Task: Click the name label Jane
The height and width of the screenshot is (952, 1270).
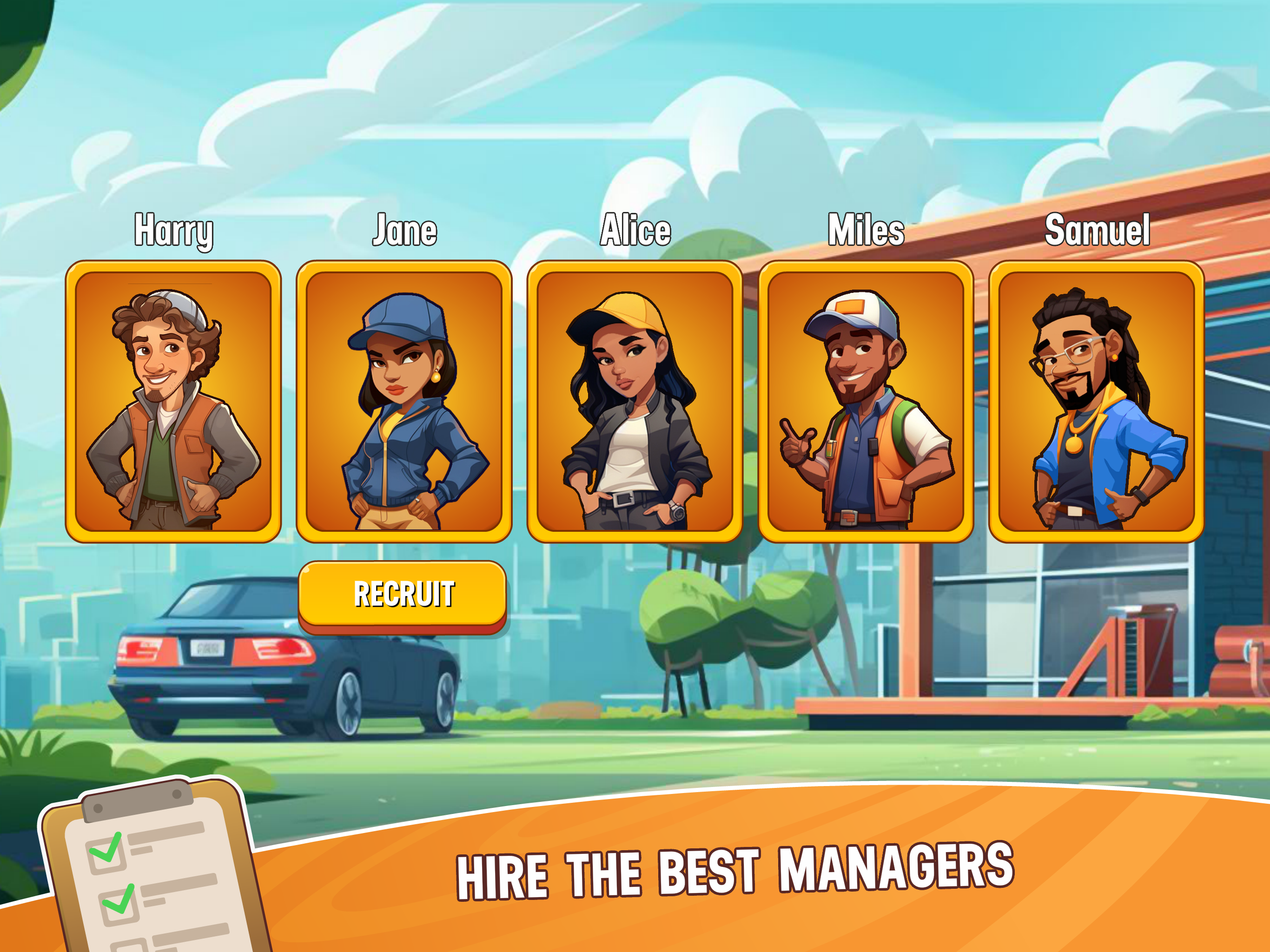Action: [x=405, y=230]
